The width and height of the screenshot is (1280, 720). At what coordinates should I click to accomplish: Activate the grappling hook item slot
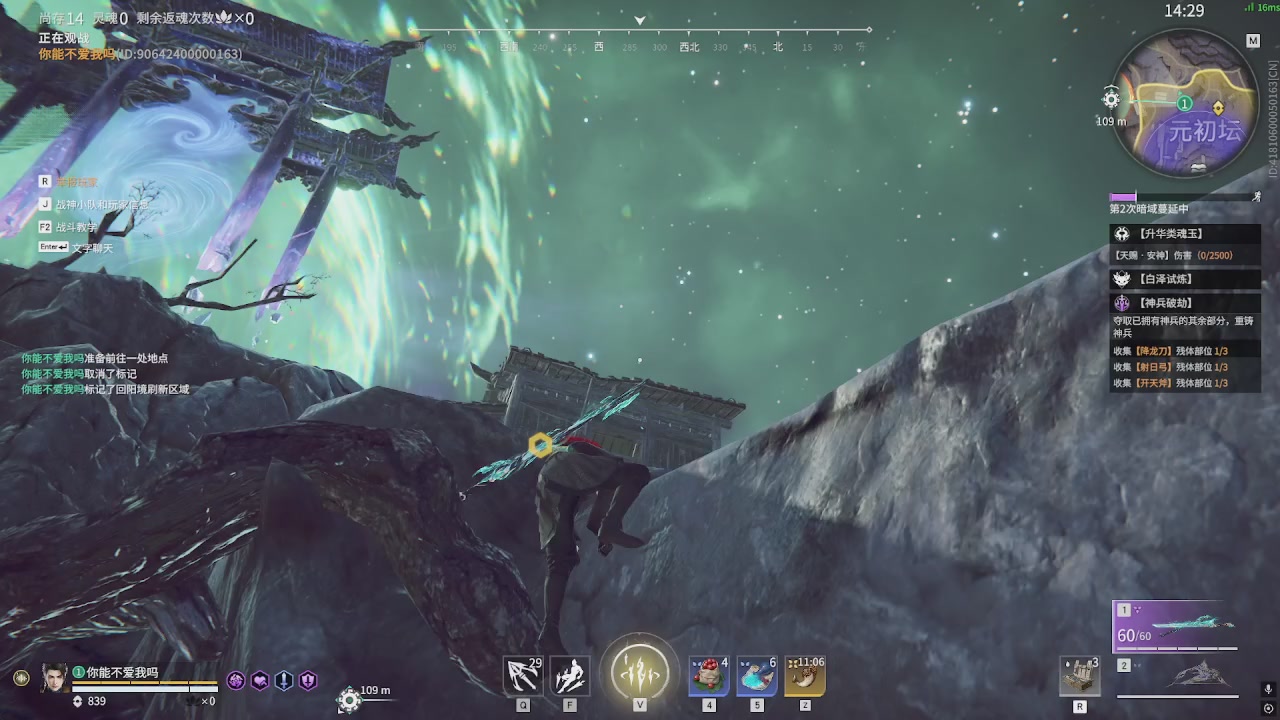[x=523, y=677]
